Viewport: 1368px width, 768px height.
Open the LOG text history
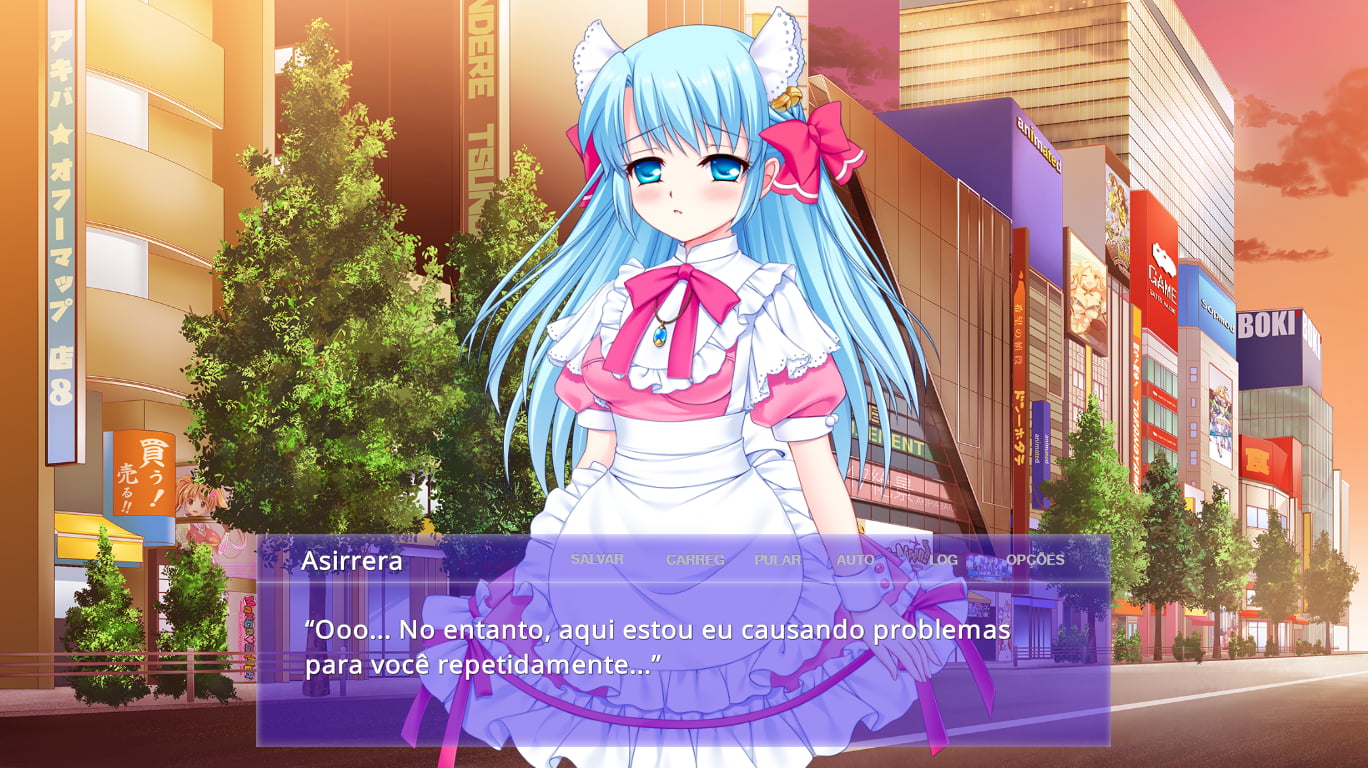pyautogui.click(x=943, y=560)
